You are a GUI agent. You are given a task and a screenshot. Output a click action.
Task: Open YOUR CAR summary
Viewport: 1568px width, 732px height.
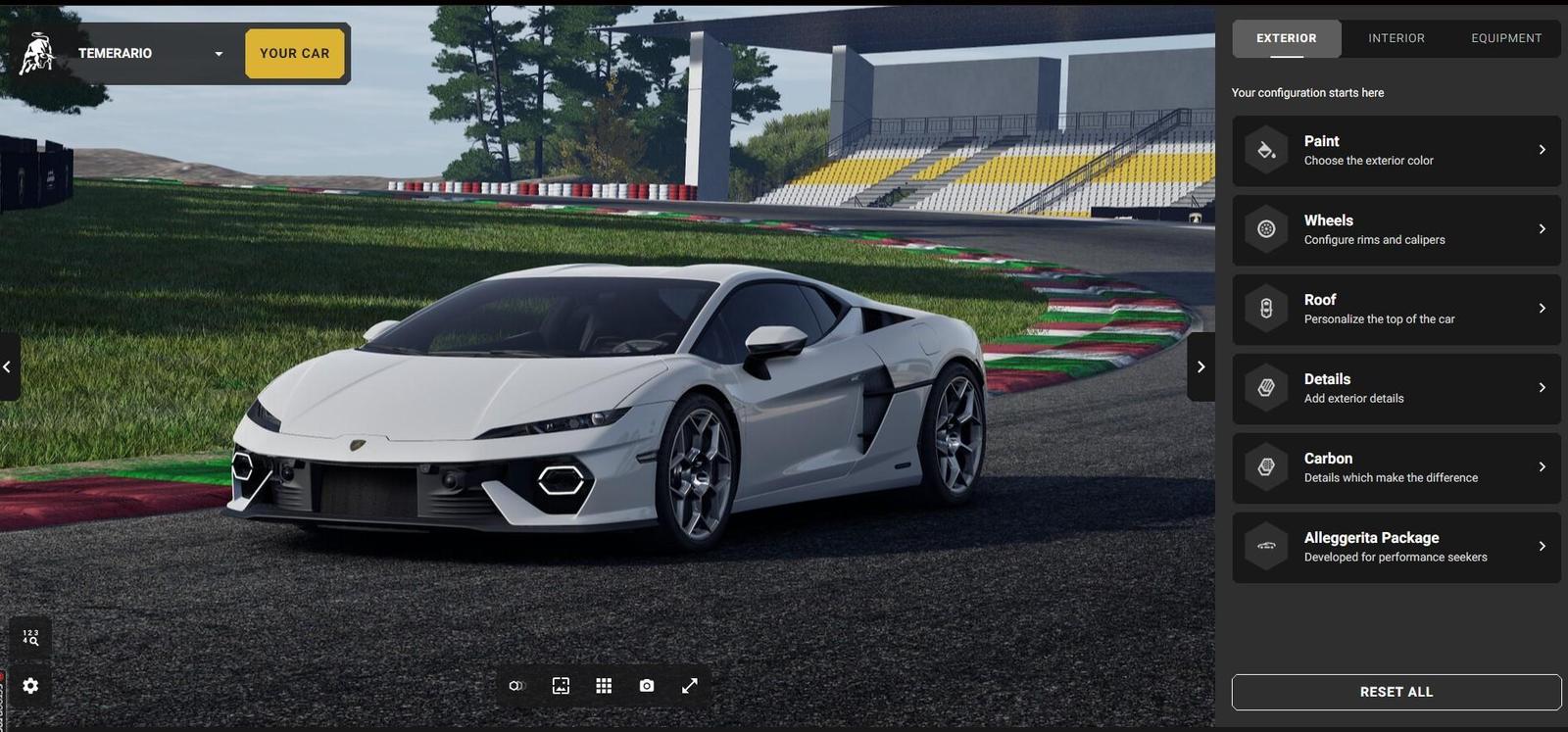294,52
